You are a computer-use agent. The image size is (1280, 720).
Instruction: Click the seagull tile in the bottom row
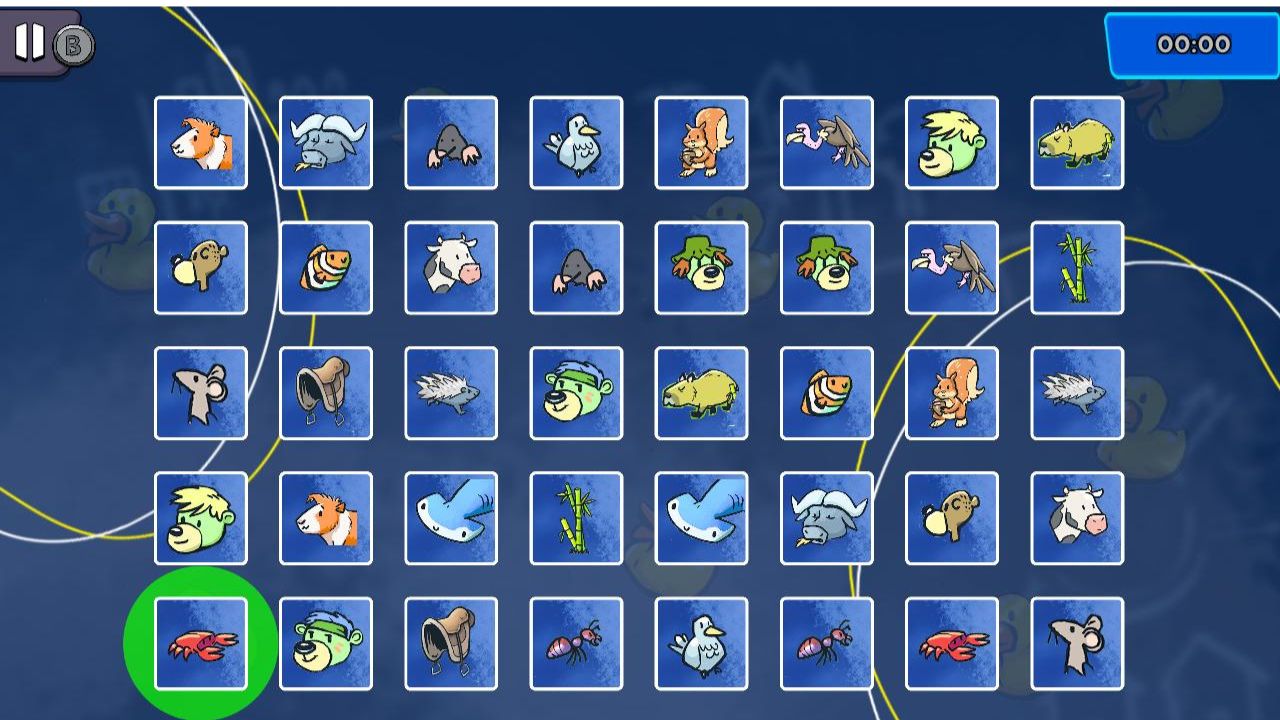[701, 643]
